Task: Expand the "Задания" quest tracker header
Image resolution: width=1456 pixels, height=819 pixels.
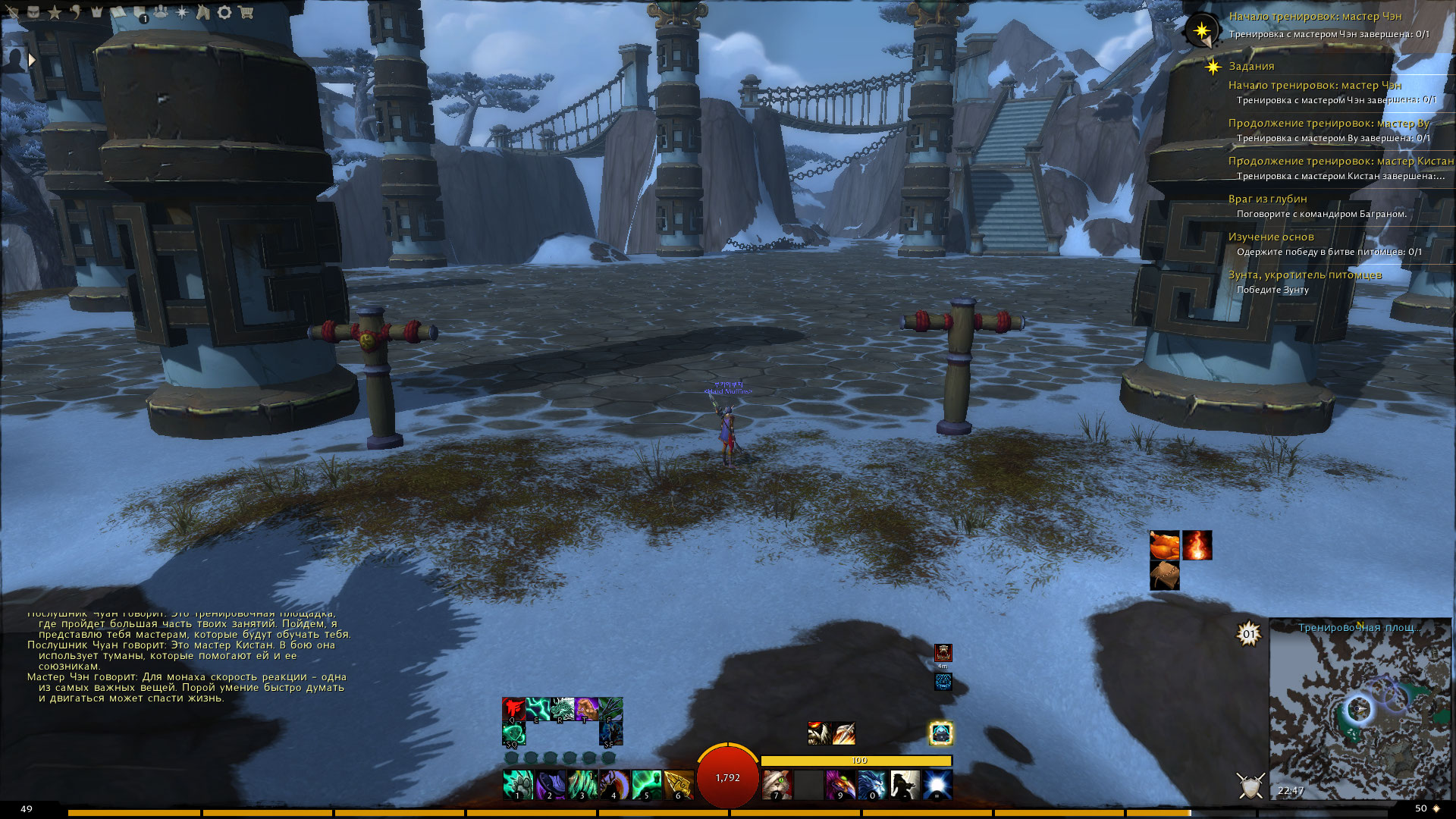Action: point(1251,66)
